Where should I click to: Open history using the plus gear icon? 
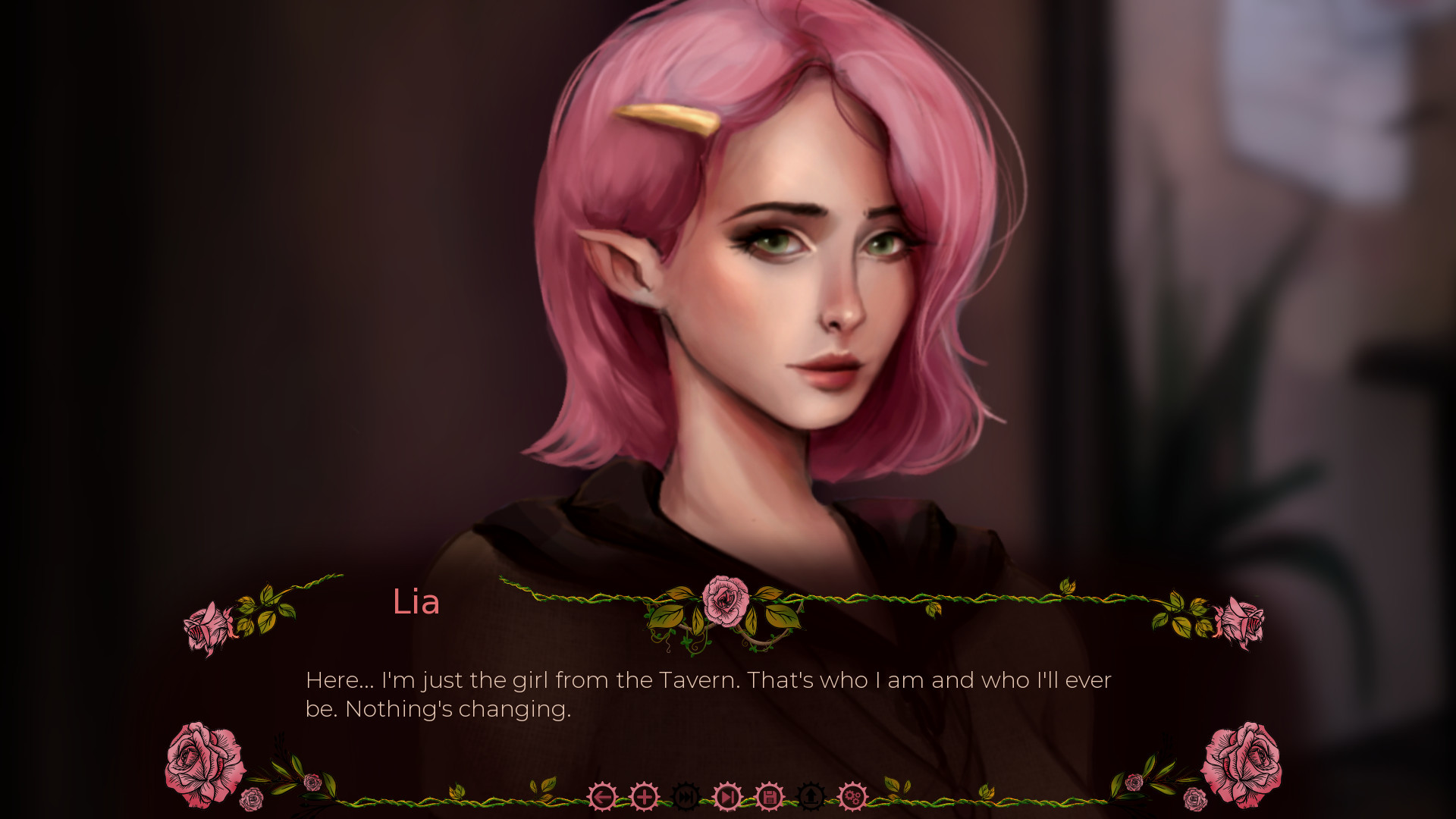click(644, 797)
